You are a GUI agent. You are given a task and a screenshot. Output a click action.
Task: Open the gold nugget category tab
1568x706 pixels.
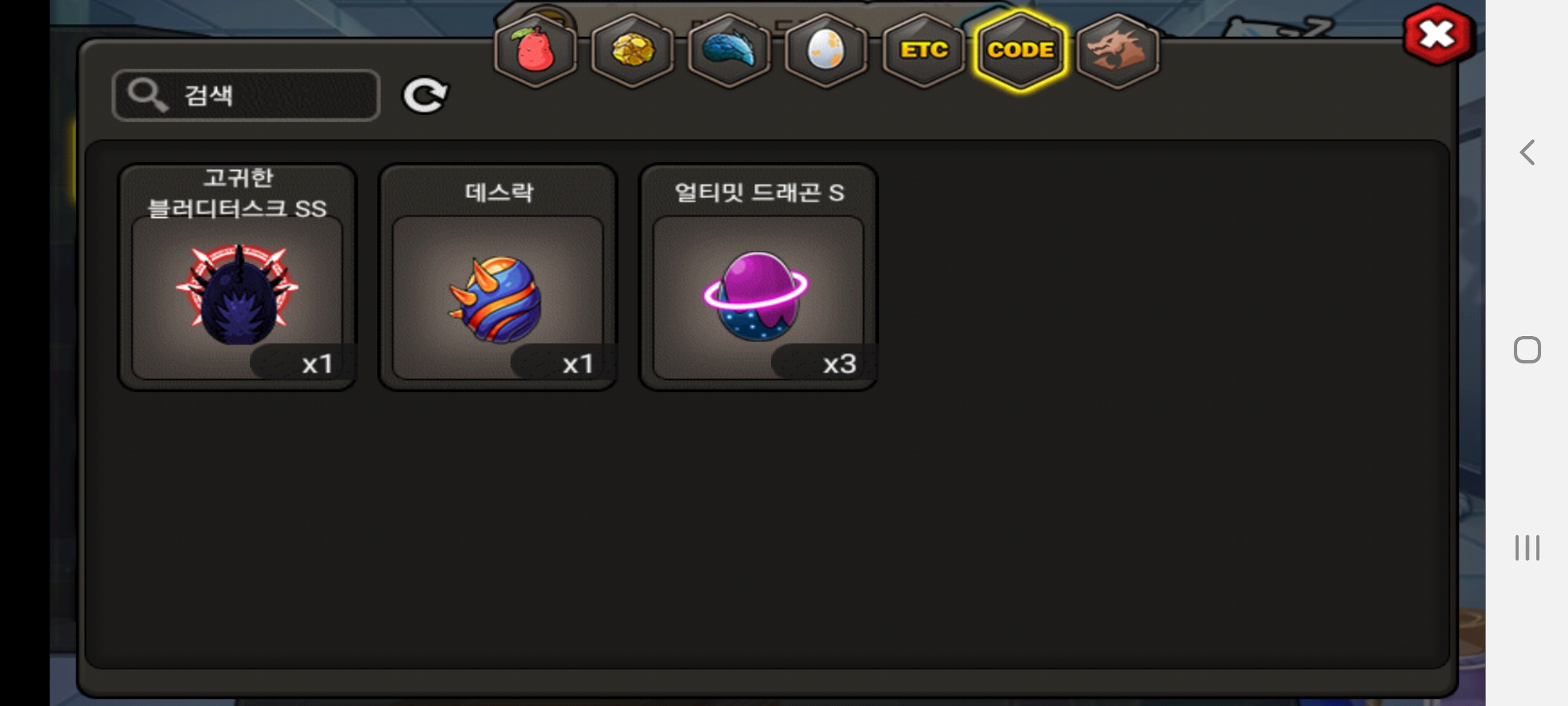[x=632, y=50]
